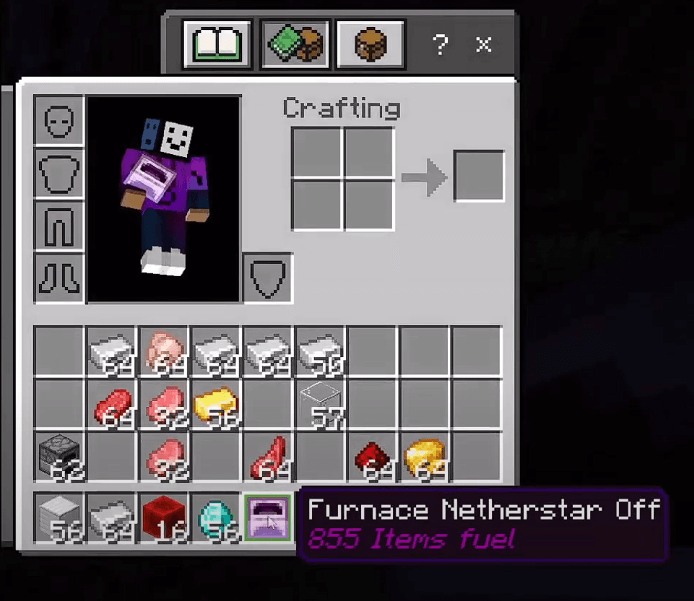Click the shield off-hand slot
Image resolution: width=694 pixels, height=601 pixels.
(268, 277)
